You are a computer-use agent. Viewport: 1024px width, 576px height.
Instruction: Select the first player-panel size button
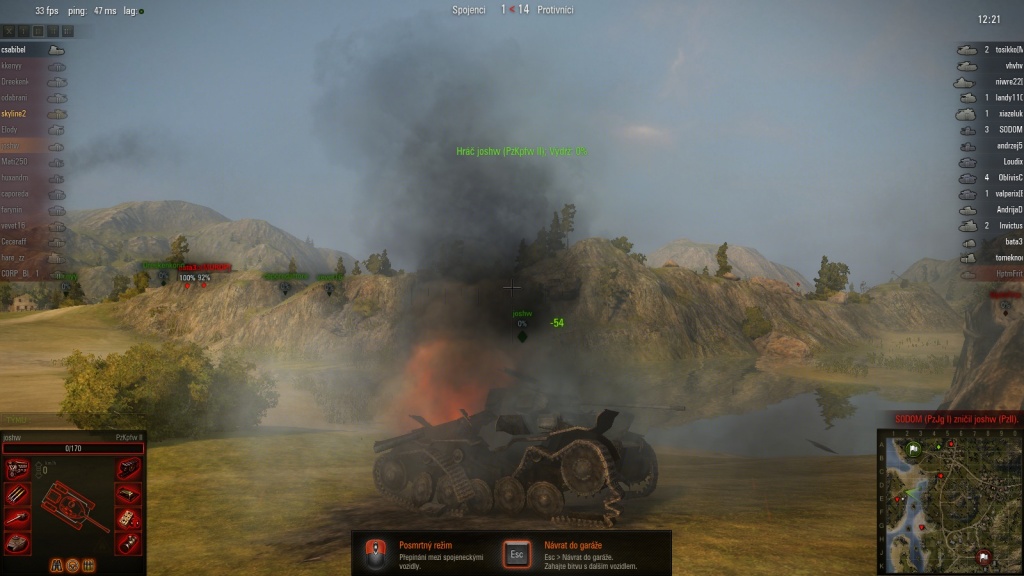[x=8, y=31]
